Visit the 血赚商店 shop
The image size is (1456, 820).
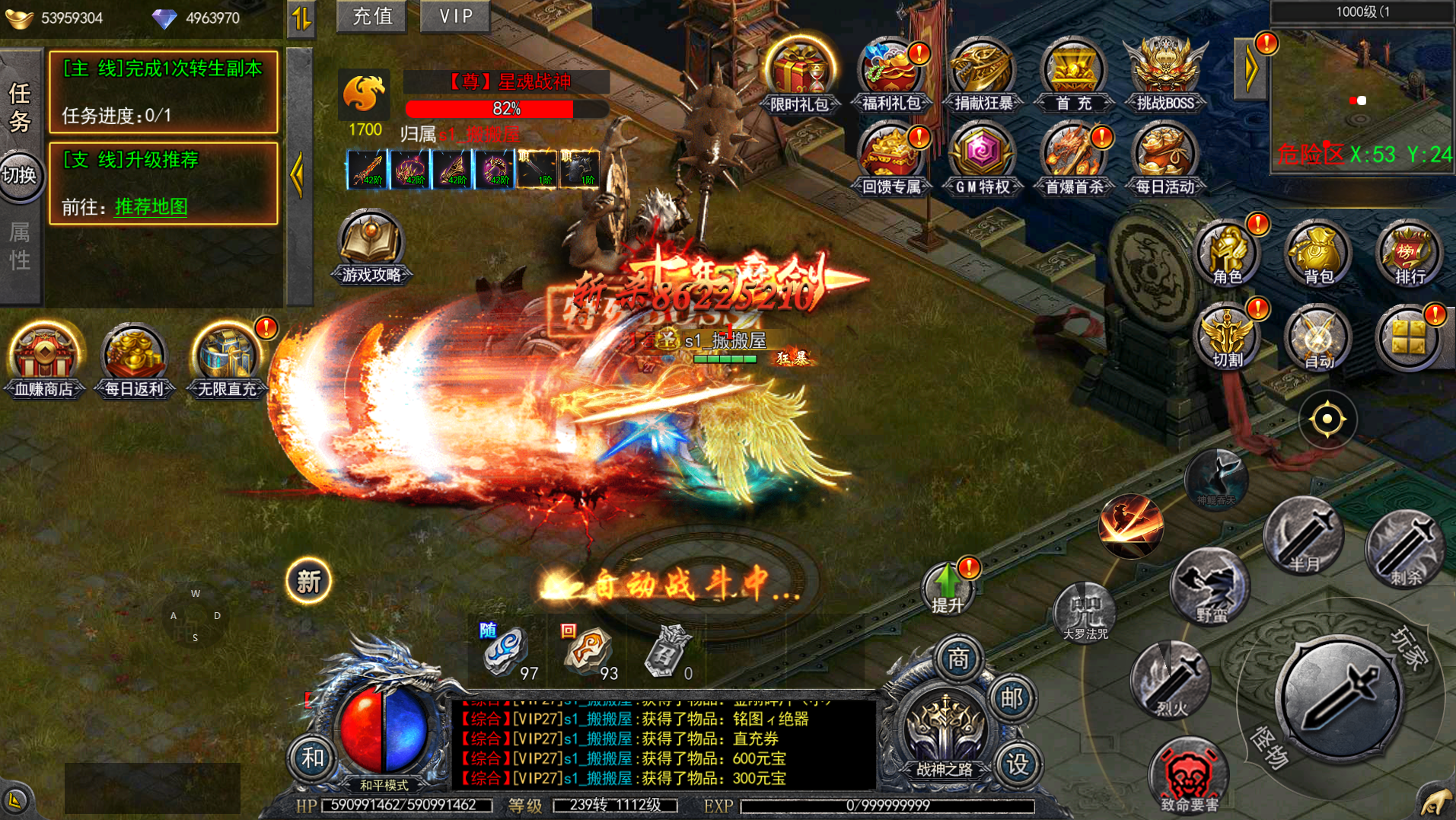click(x=44, y=359)
